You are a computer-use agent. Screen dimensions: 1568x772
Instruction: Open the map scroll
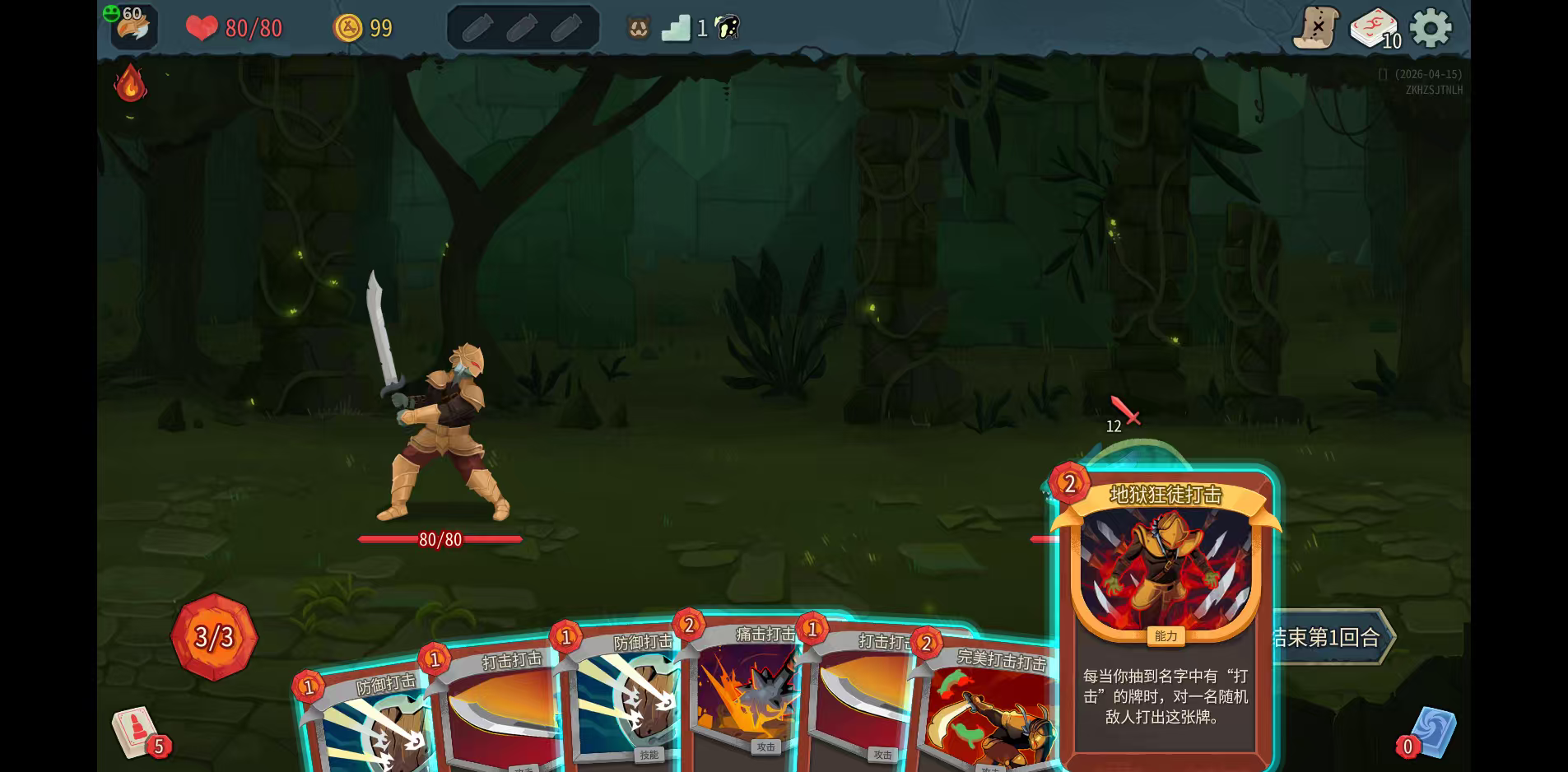point(1315,29)
